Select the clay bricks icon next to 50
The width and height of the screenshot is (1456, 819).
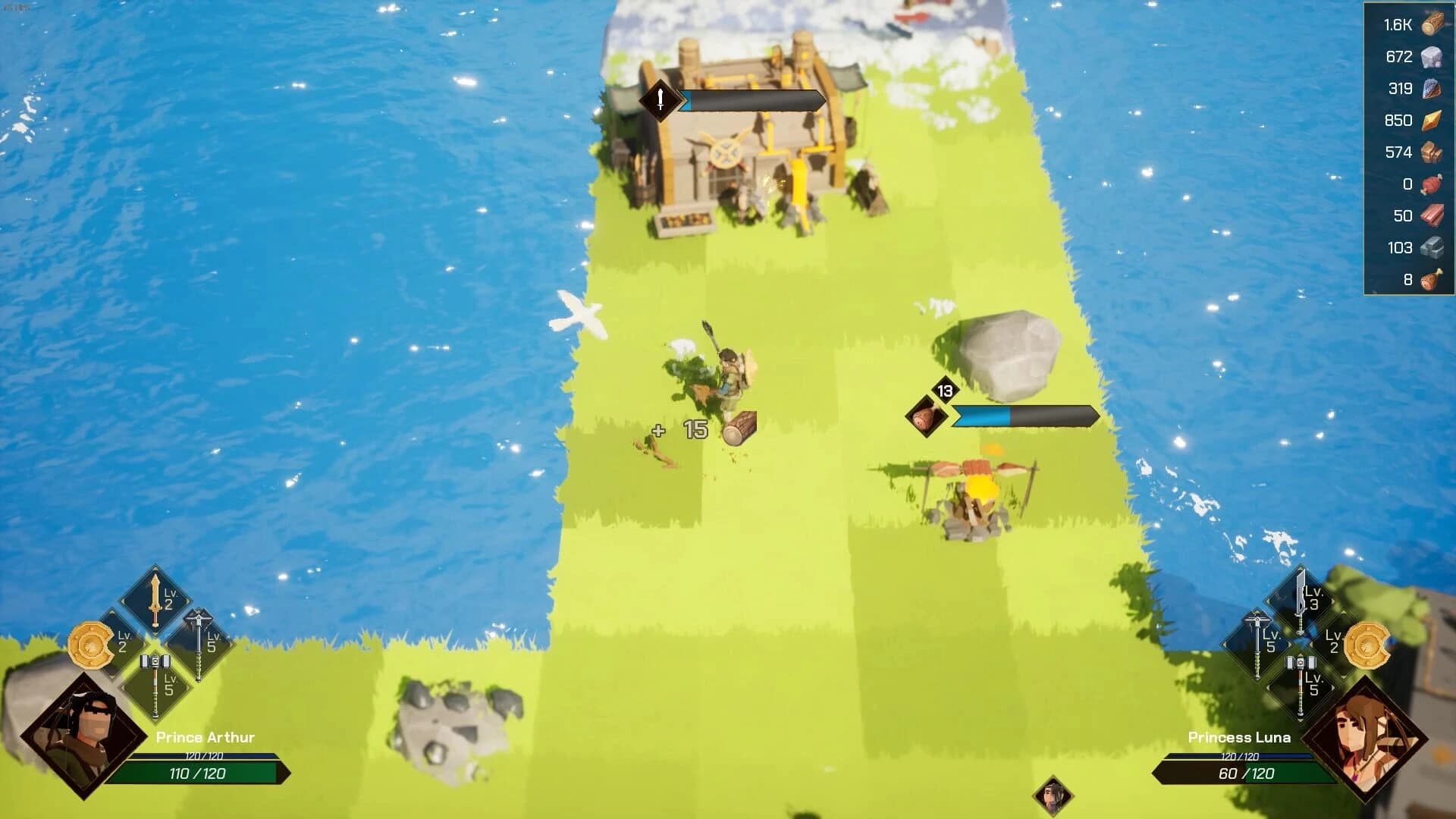point(1432,215)
